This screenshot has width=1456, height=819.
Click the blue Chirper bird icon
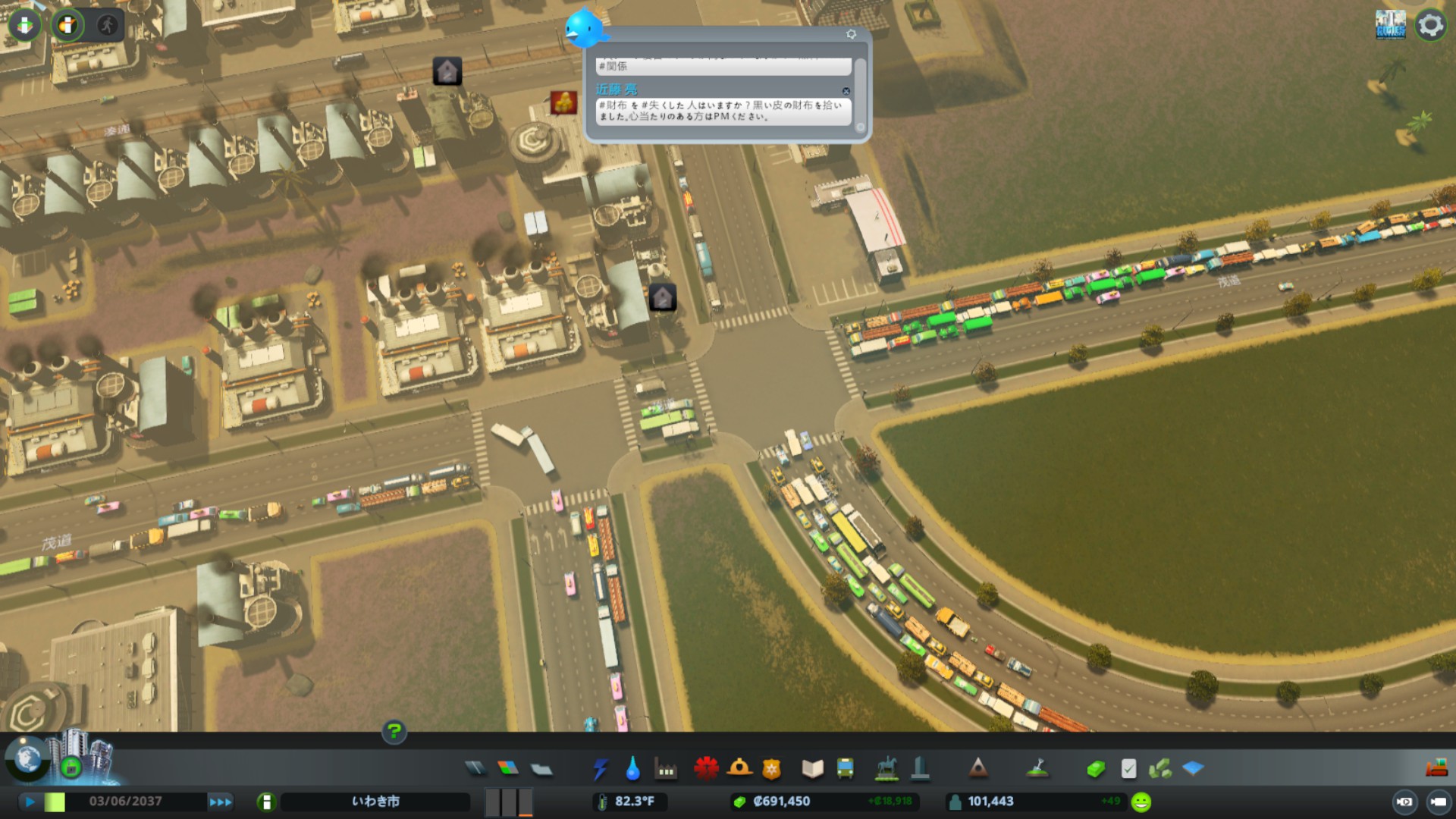(x=584, y=28)
